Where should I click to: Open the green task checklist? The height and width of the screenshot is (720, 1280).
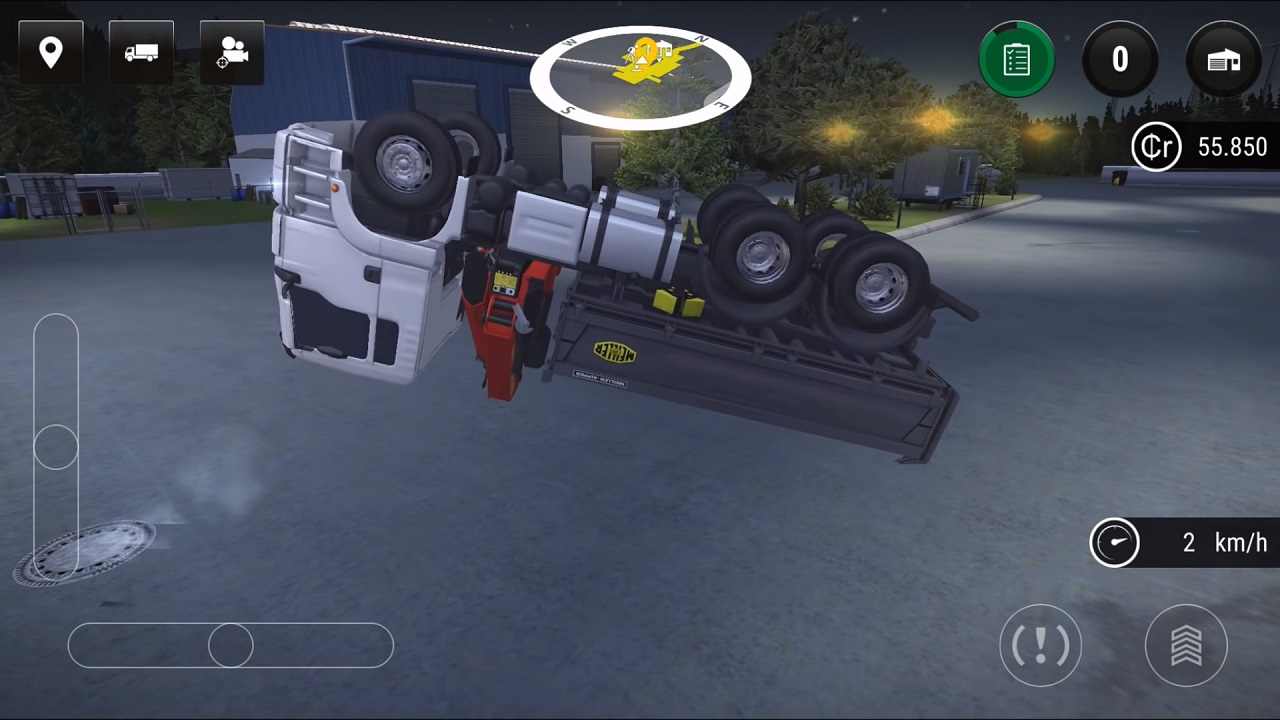[x=1016, y=60]
